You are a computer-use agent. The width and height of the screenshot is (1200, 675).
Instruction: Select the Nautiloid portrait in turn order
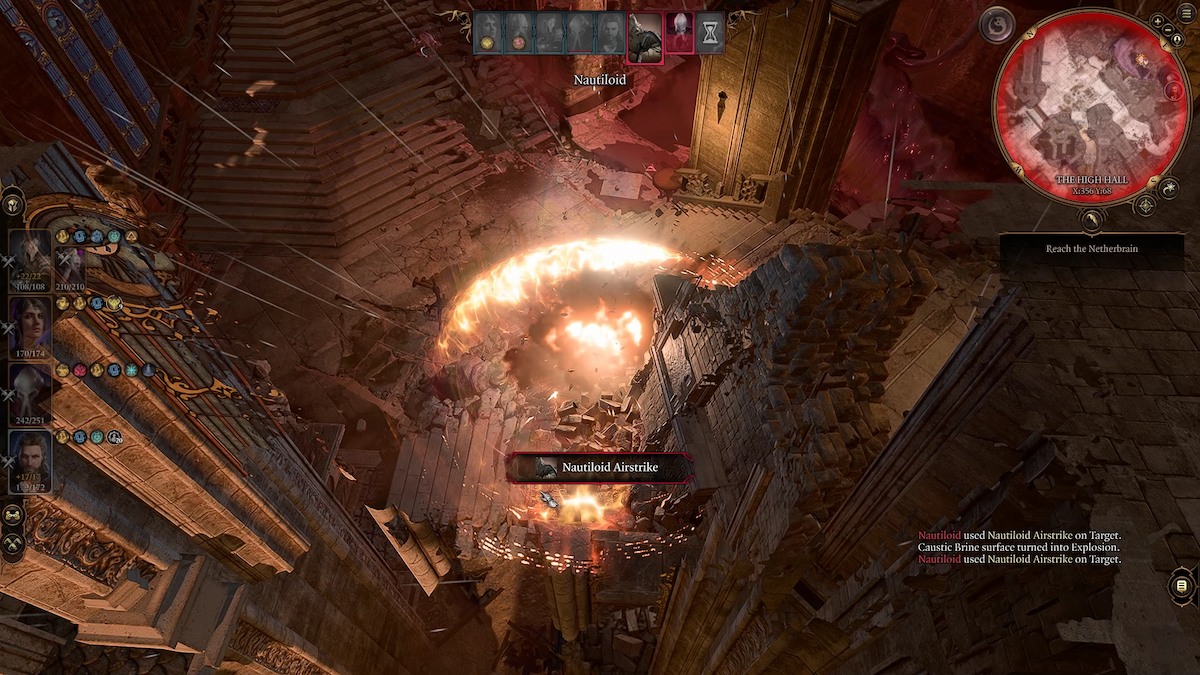(645, 34)
